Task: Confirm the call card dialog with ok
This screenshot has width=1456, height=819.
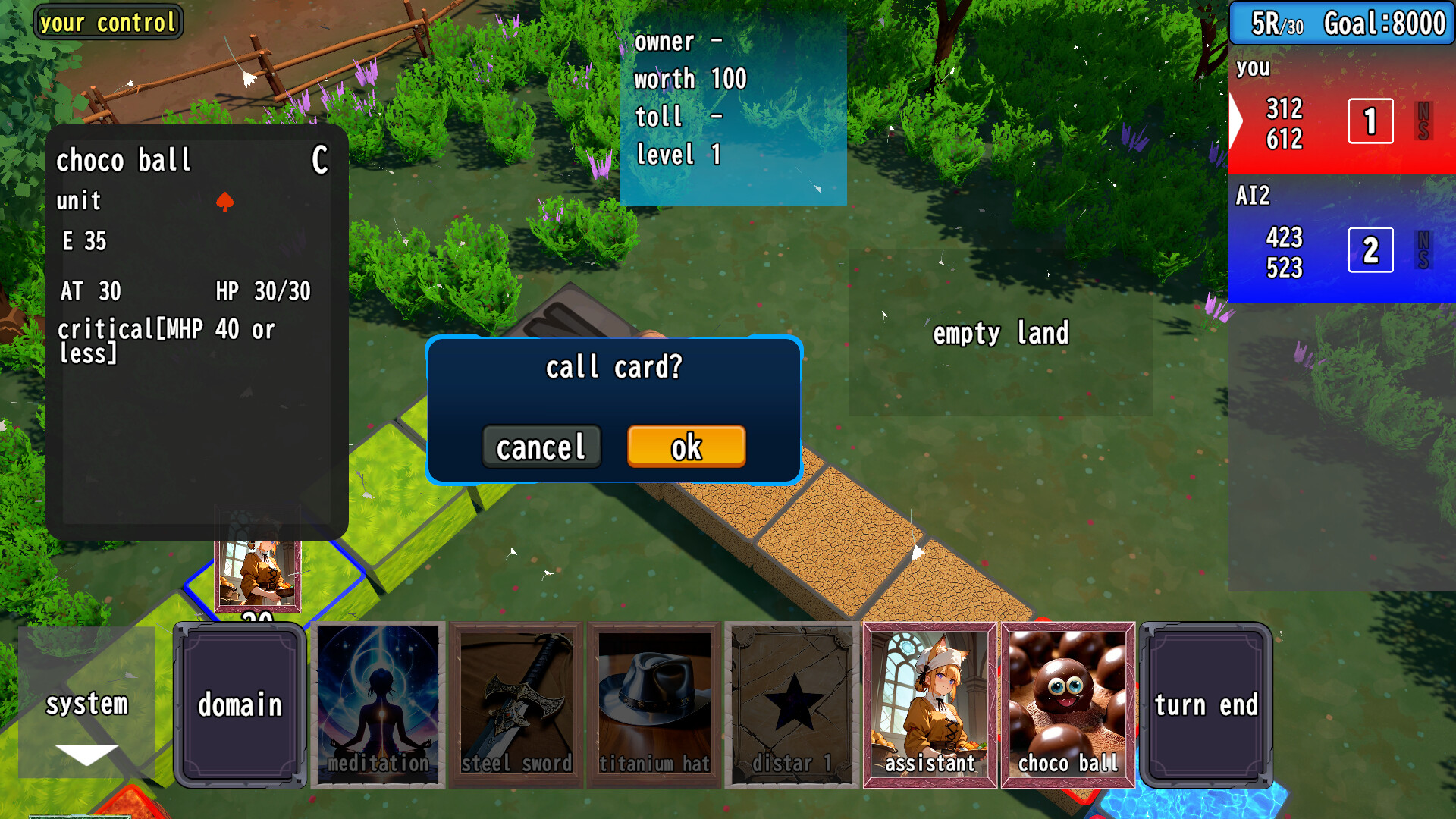Action: tap(686, 447)
